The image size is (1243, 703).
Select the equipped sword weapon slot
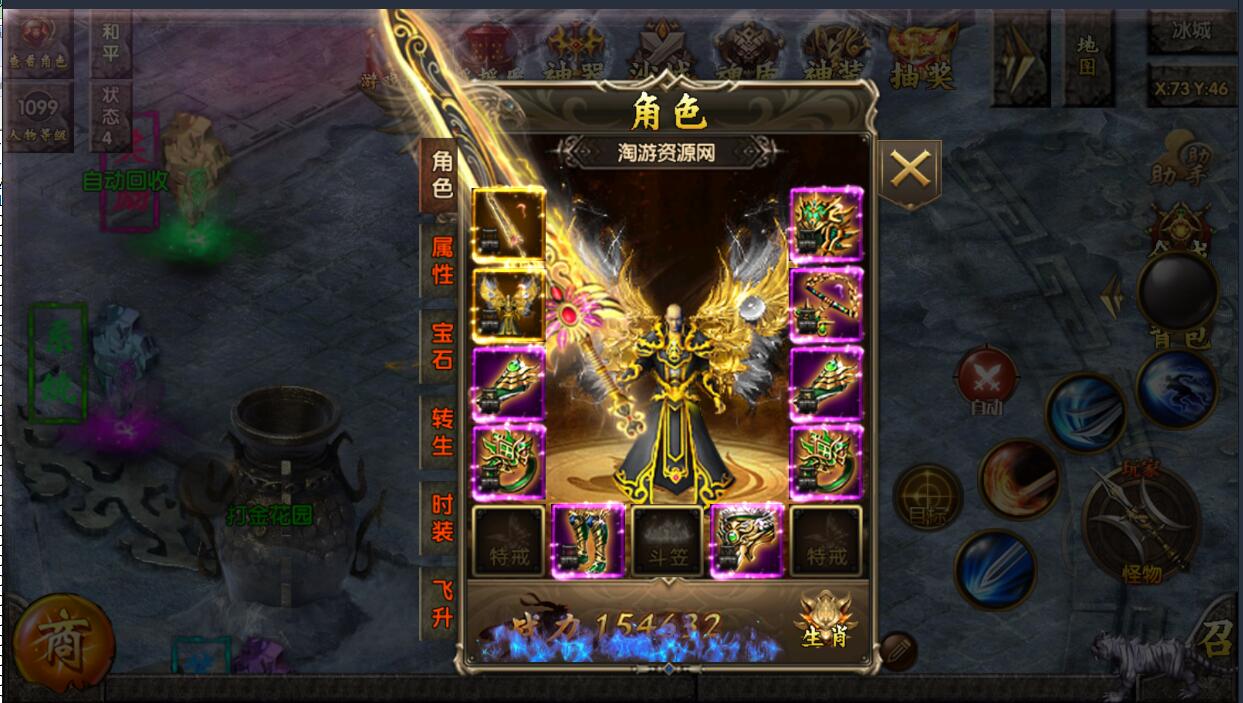508,224
